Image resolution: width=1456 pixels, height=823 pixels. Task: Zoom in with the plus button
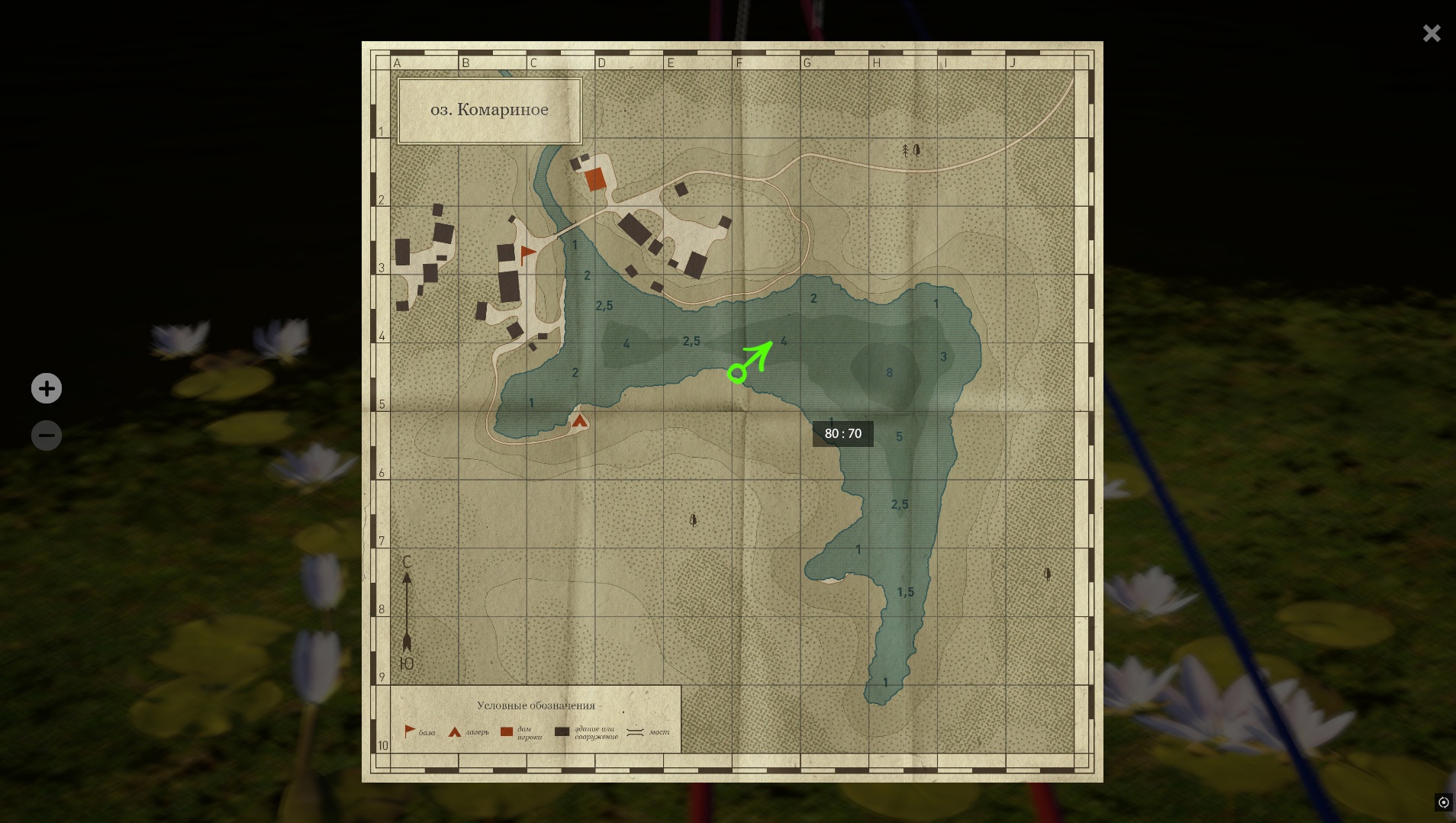point(47,388)
